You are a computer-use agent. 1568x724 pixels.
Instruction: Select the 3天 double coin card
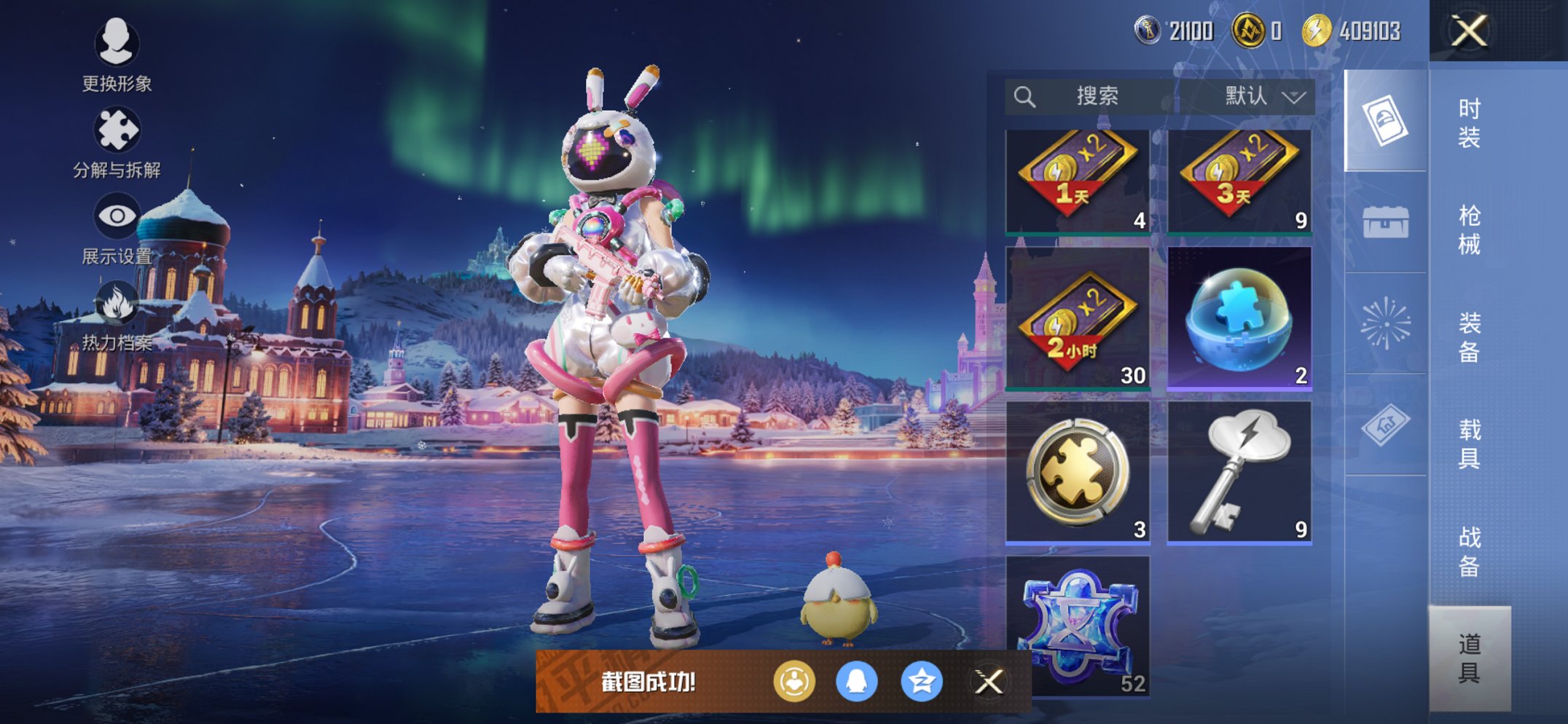pos(1239,182)
